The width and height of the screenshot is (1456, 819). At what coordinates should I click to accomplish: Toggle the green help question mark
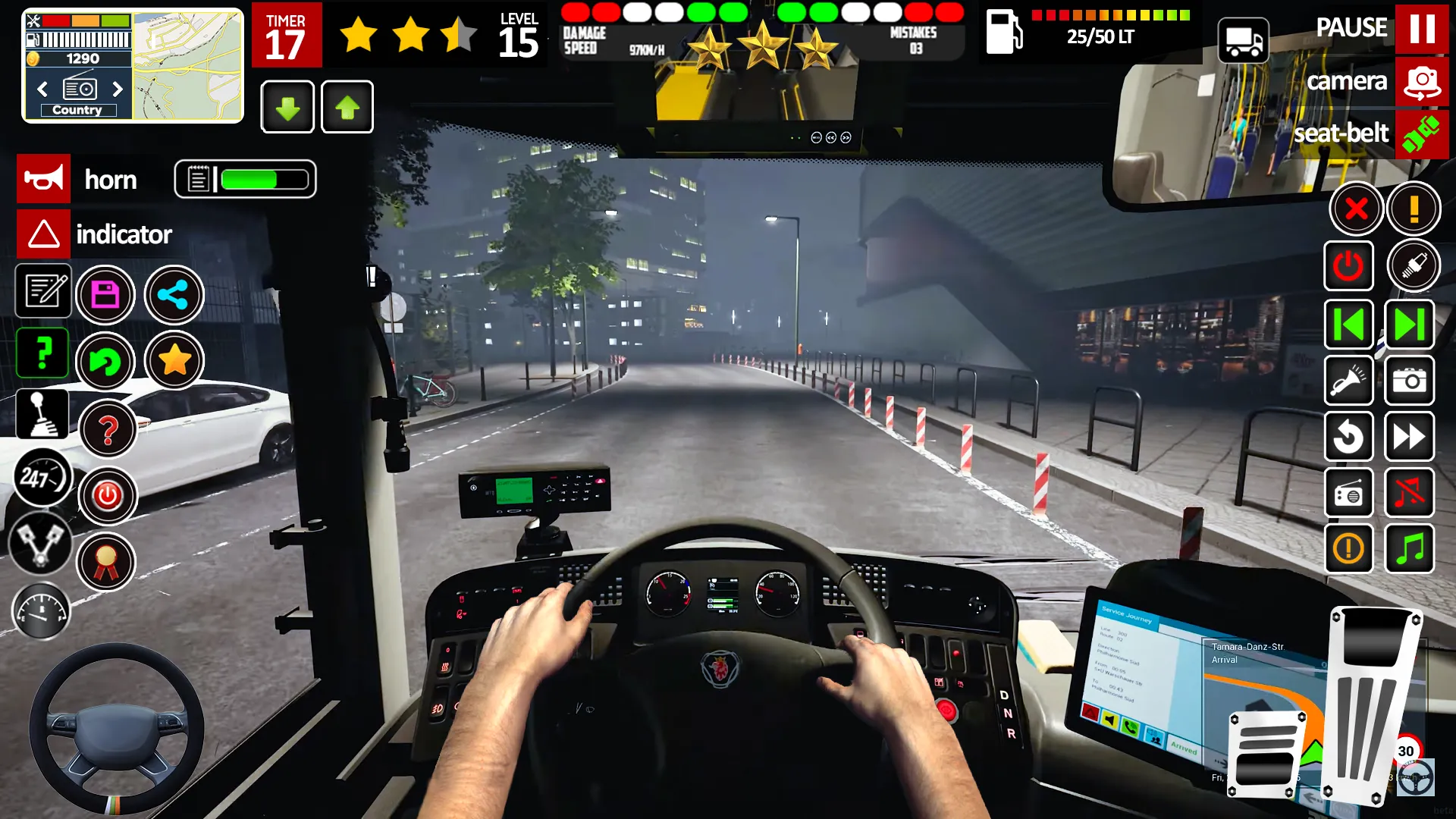(x=42, y=353)
